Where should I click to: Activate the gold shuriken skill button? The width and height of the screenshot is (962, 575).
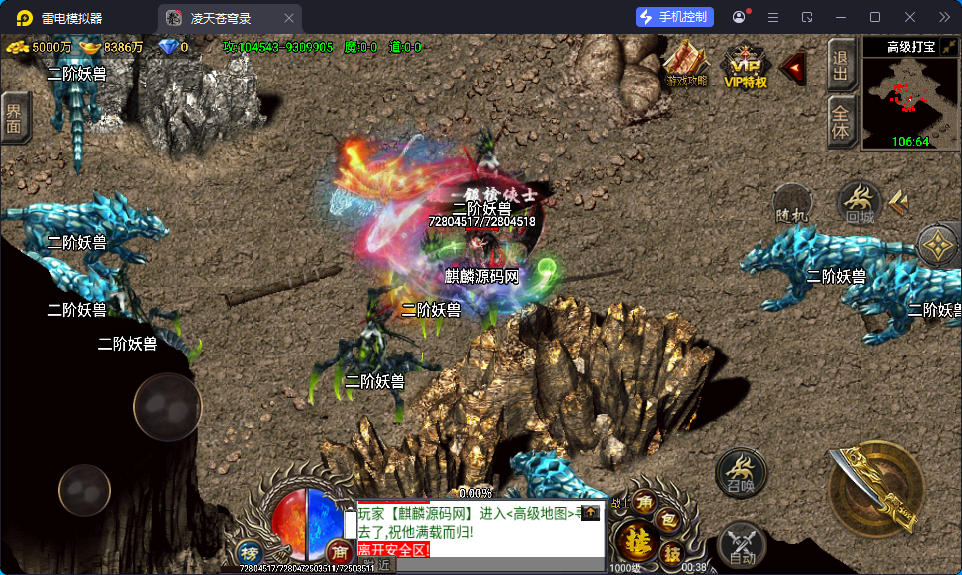[938, 244]
